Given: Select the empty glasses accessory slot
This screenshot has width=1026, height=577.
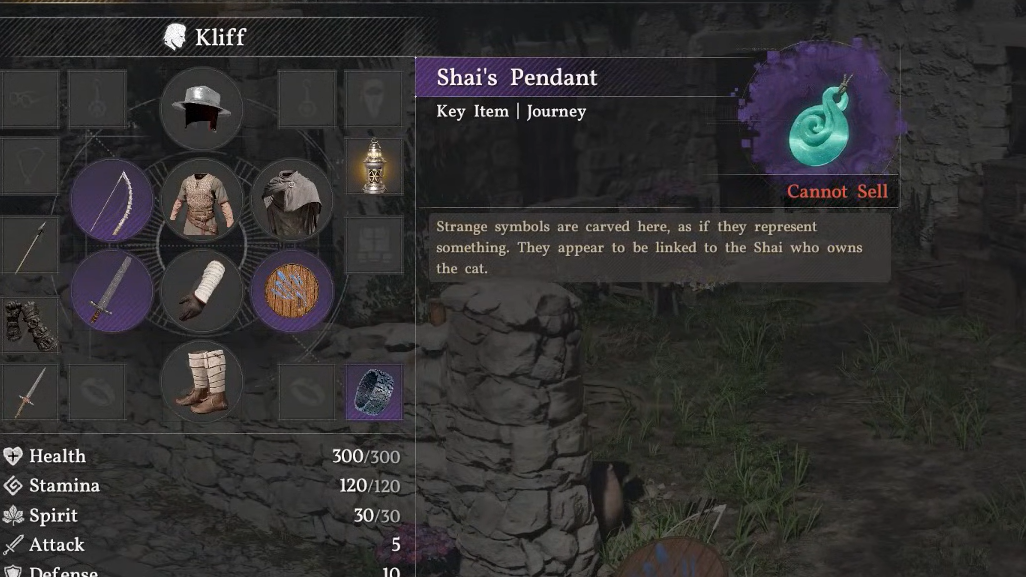Looking at the screenshot, I should pos(29,98).
